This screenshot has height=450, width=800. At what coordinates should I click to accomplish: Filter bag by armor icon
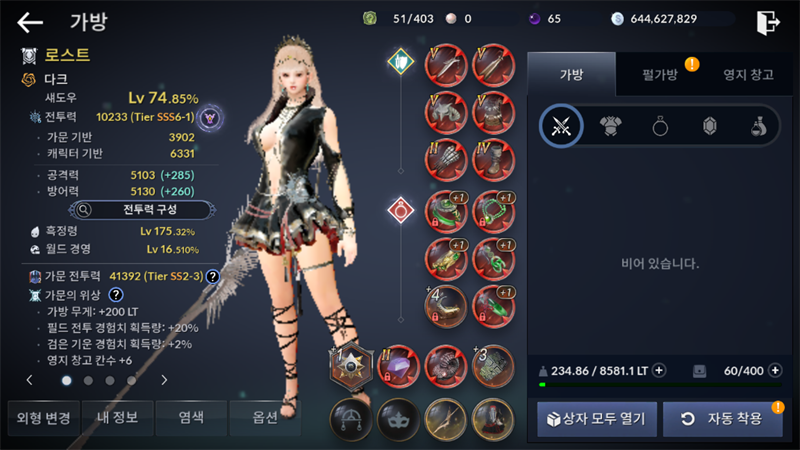click(611, 125)
